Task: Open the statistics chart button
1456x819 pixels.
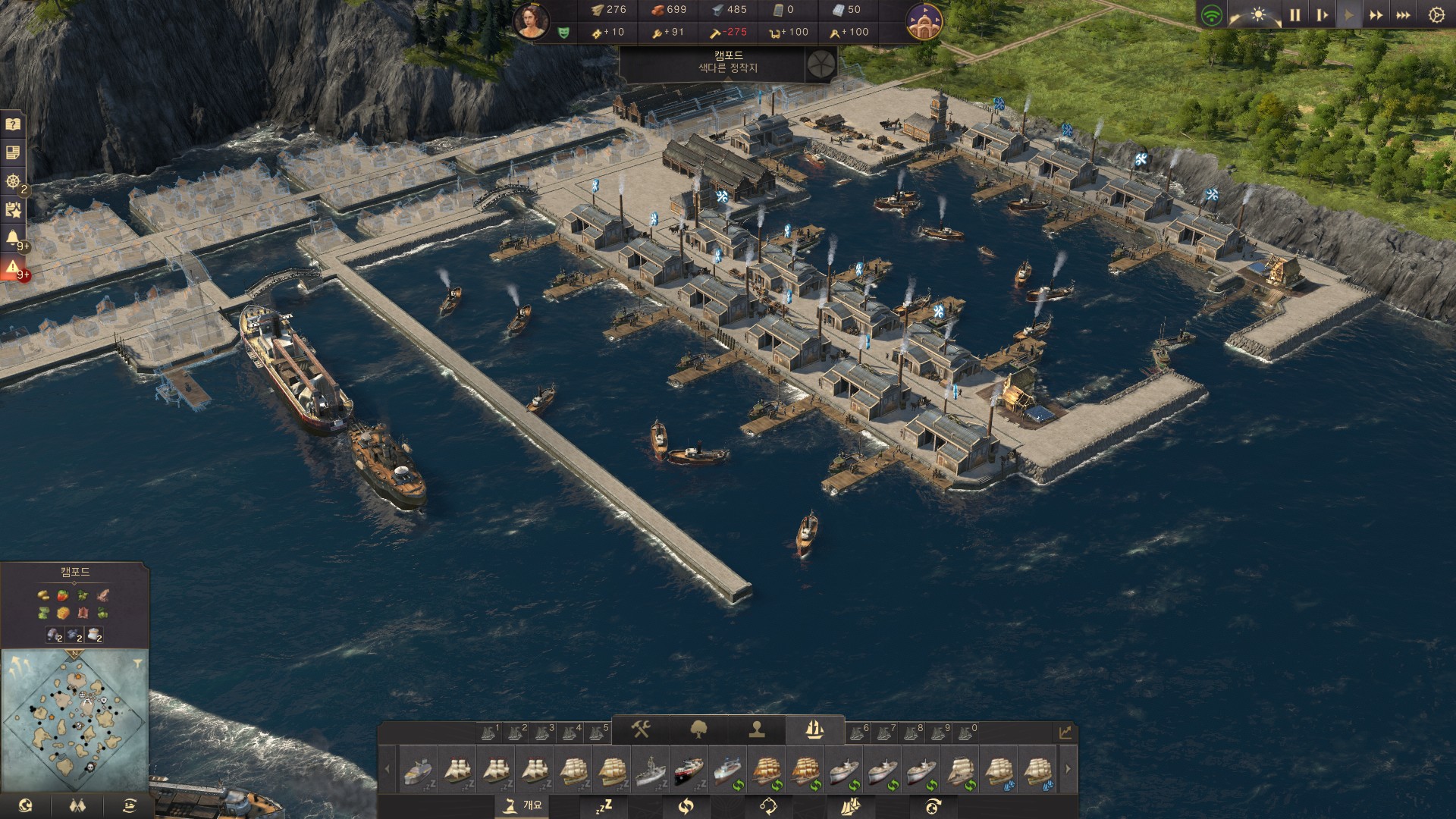Action: (1065, 732)
